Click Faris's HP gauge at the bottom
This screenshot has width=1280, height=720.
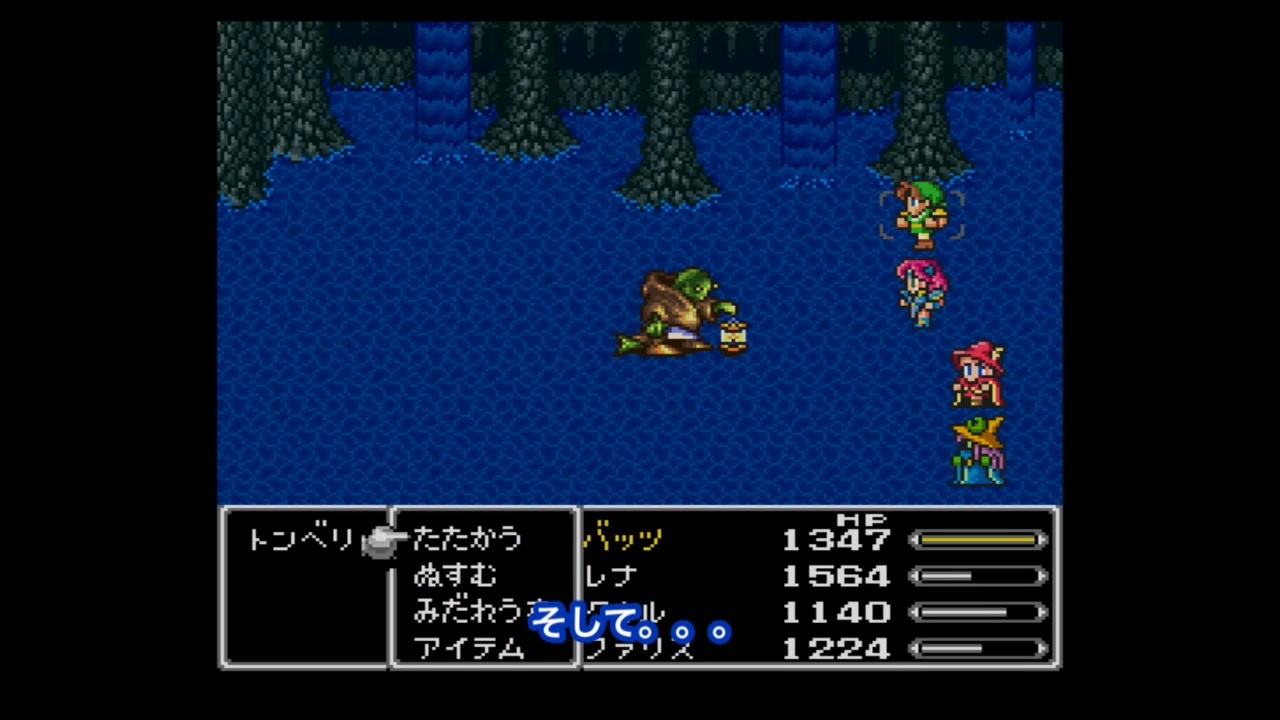tap(978, 650)
